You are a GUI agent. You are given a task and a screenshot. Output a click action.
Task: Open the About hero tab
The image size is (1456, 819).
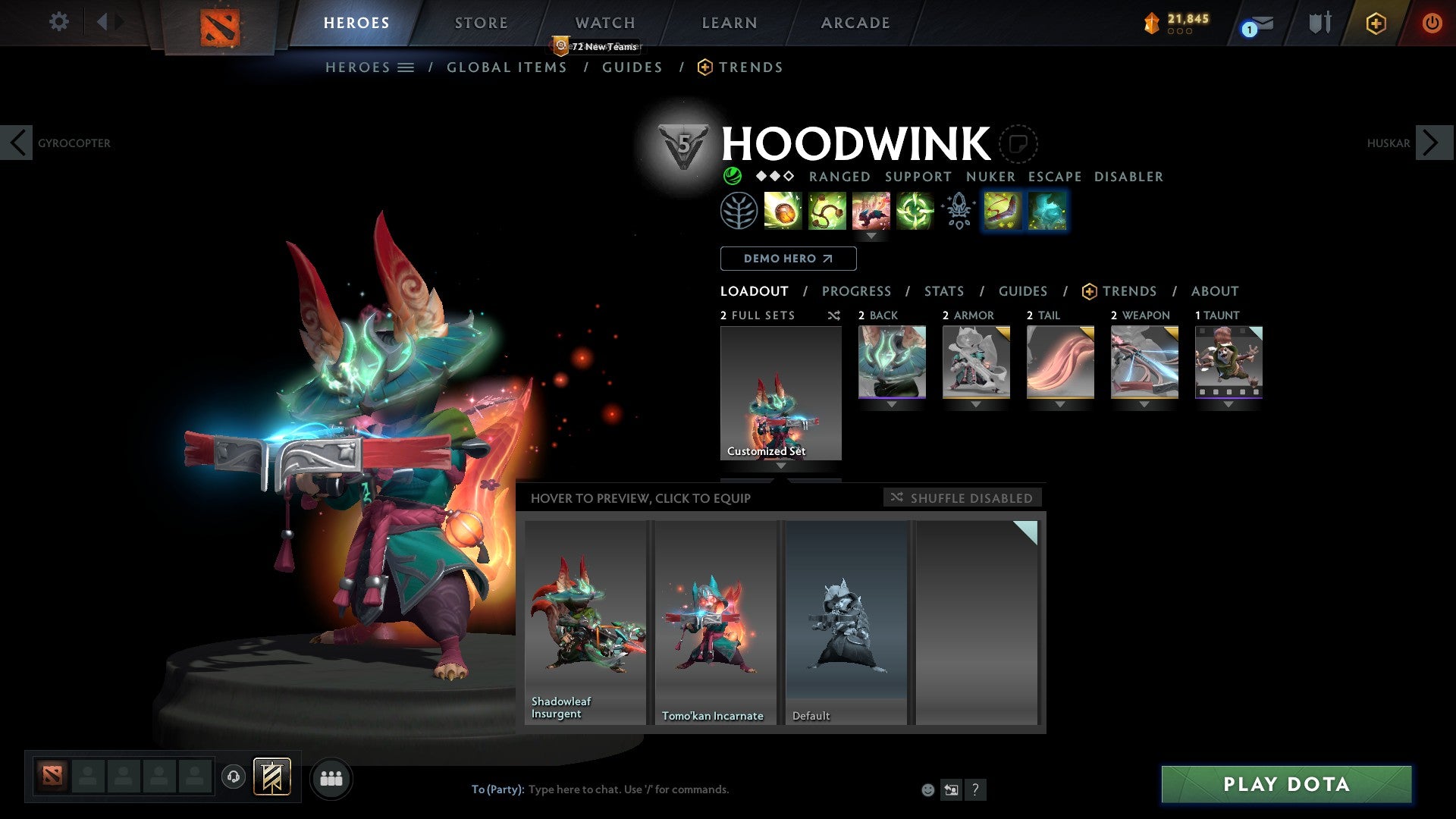(x=1214, y=291)
